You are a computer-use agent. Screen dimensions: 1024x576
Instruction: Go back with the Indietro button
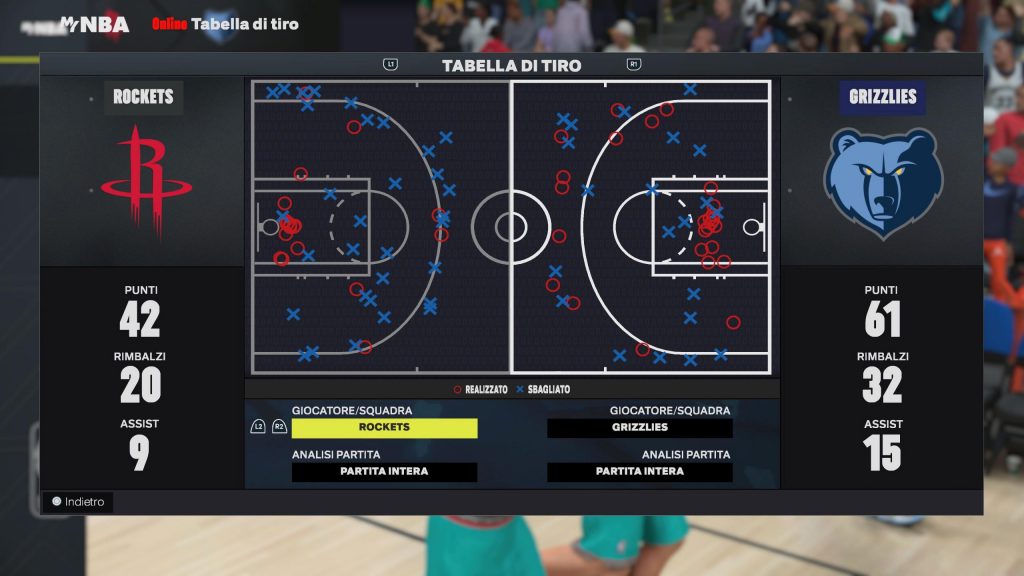point(78,502)
